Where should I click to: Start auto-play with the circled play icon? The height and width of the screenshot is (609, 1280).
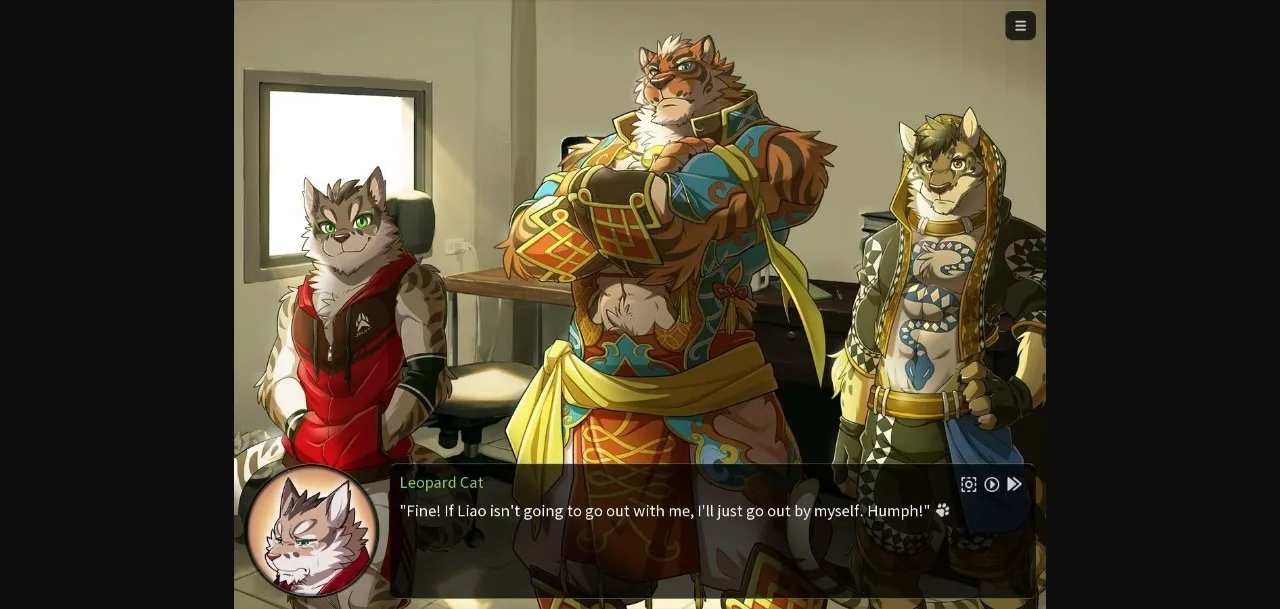[992, 485]
